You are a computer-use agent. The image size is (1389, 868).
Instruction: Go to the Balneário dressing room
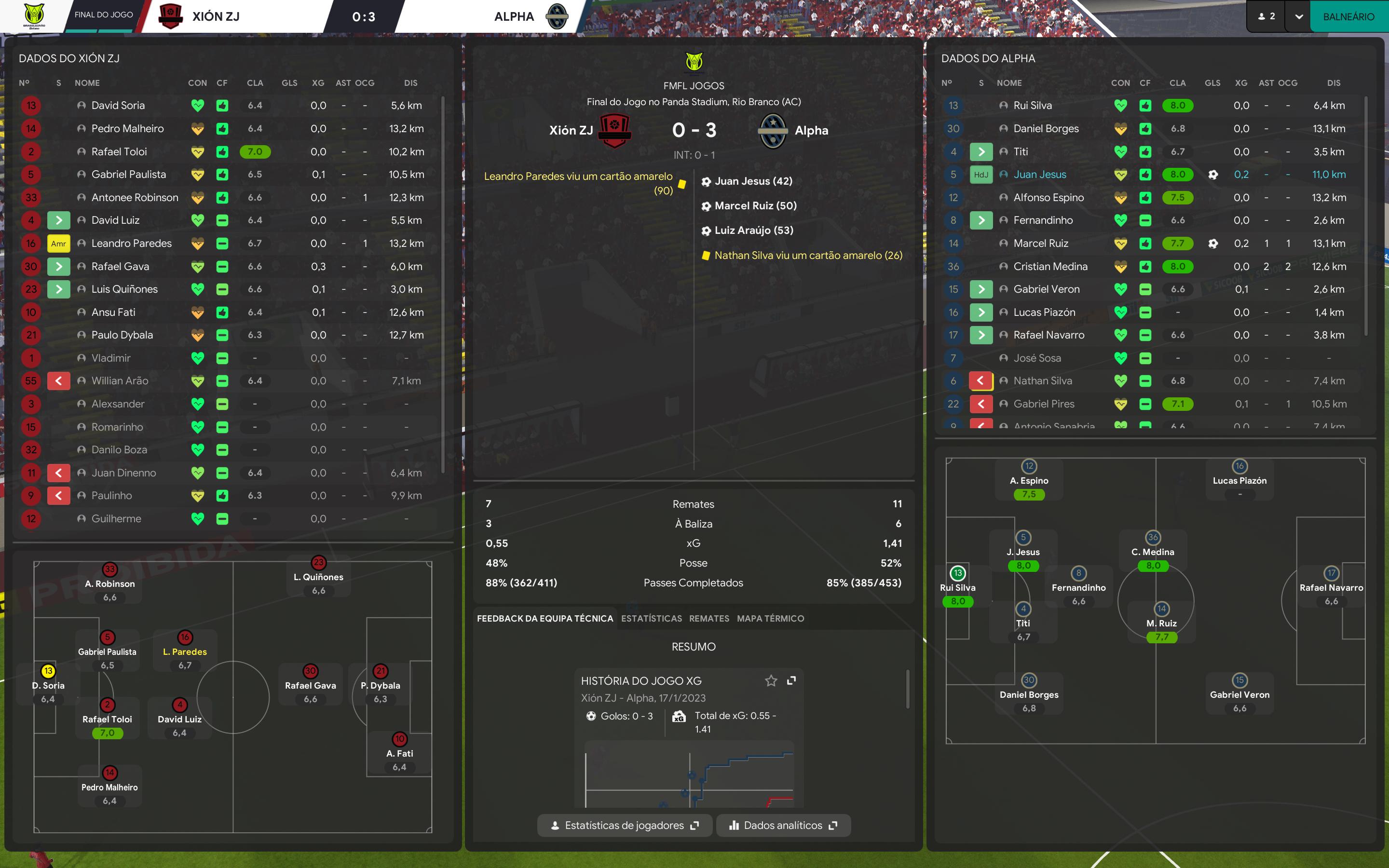(1348, 17)
